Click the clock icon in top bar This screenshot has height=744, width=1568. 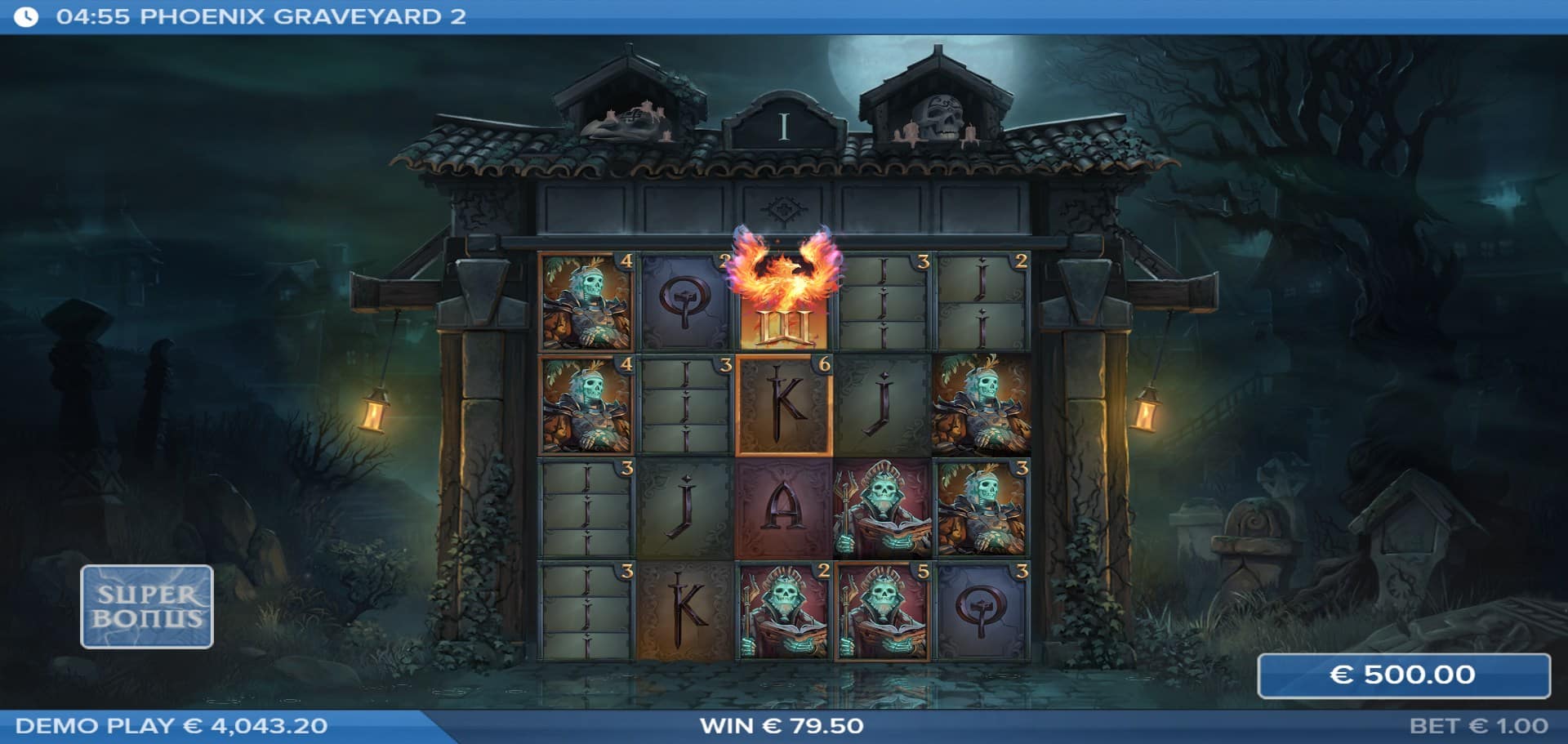coord(26,17)
